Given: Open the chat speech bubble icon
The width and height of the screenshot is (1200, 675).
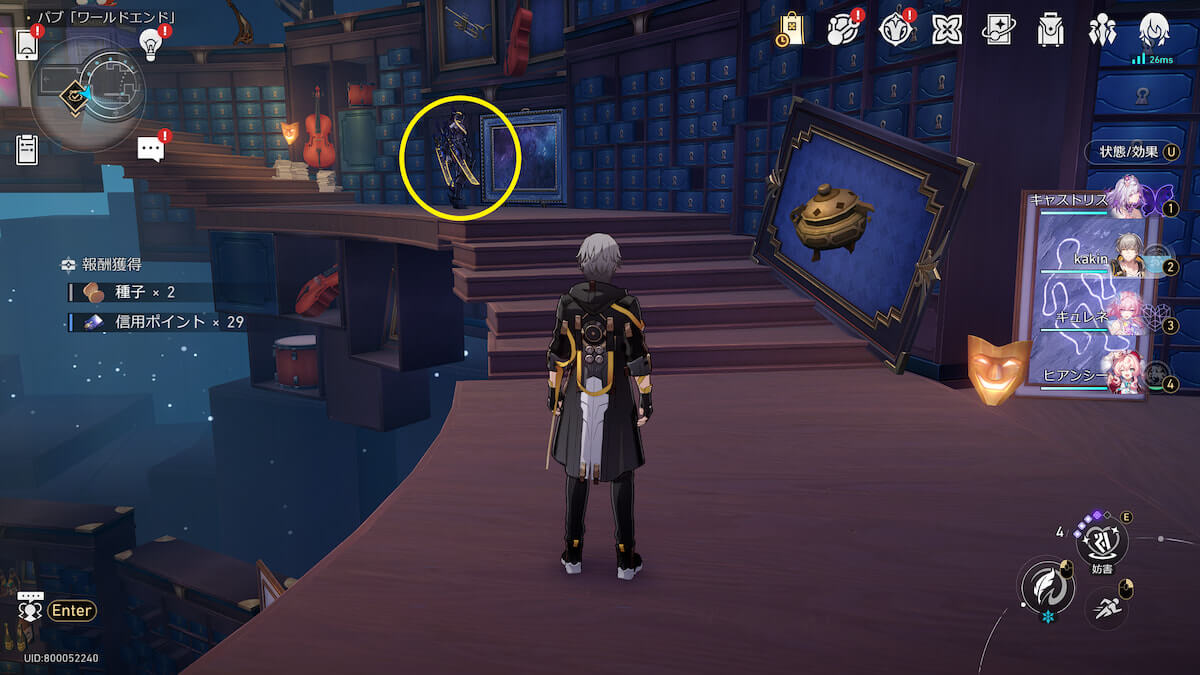Looking at the screenshot, I should (151, 149).
